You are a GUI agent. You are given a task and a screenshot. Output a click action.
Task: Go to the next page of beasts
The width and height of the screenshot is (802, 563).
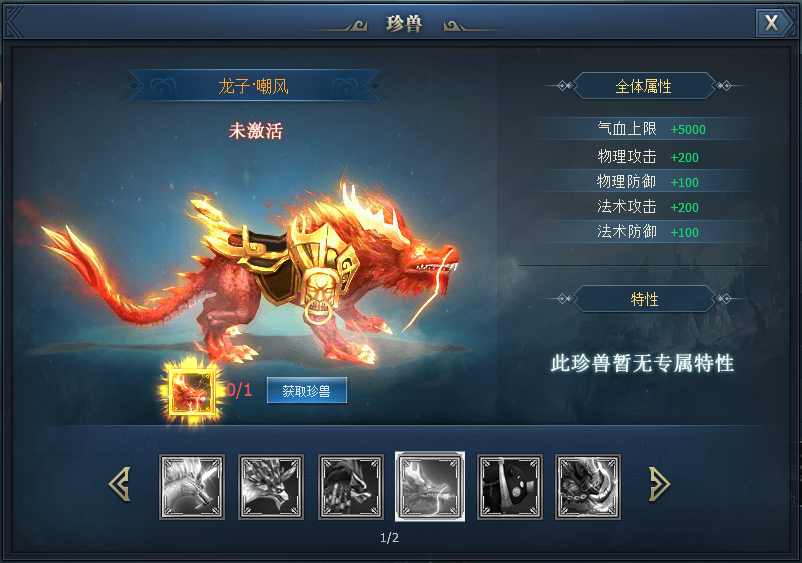659,485
